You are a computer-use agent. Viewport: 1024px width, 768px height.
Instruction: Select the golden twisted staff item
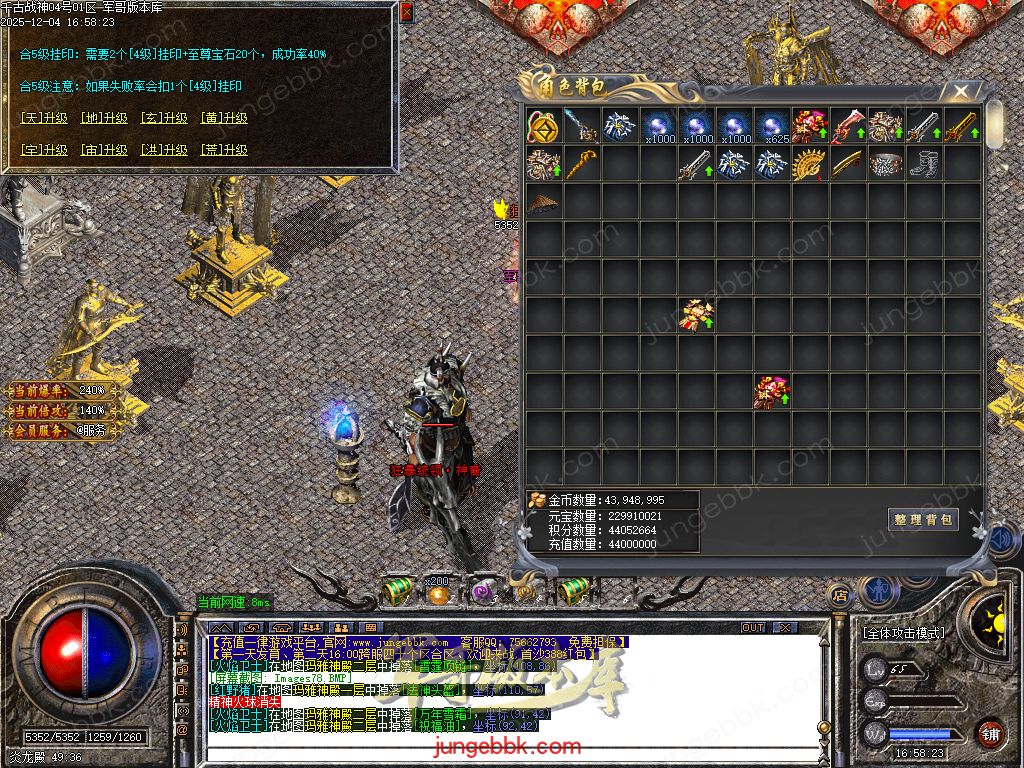581,164
